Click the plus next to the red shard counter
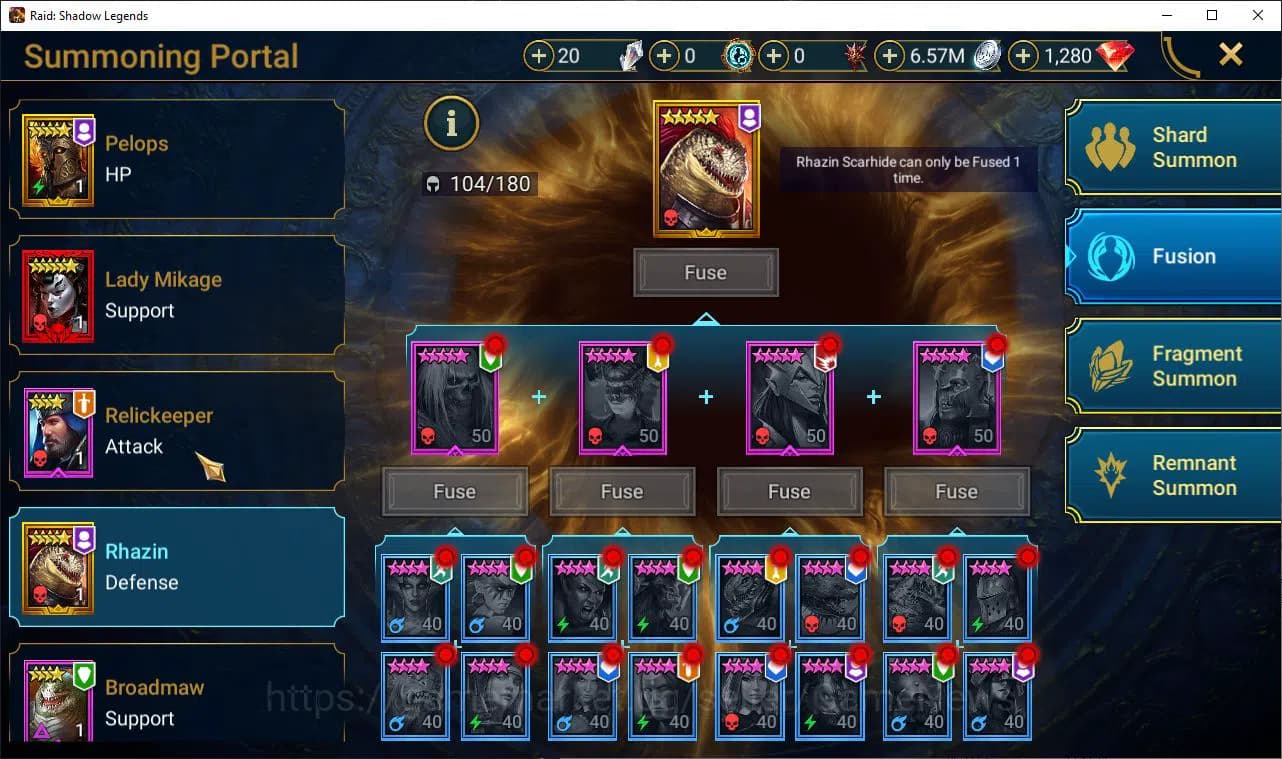 [775, 56]
